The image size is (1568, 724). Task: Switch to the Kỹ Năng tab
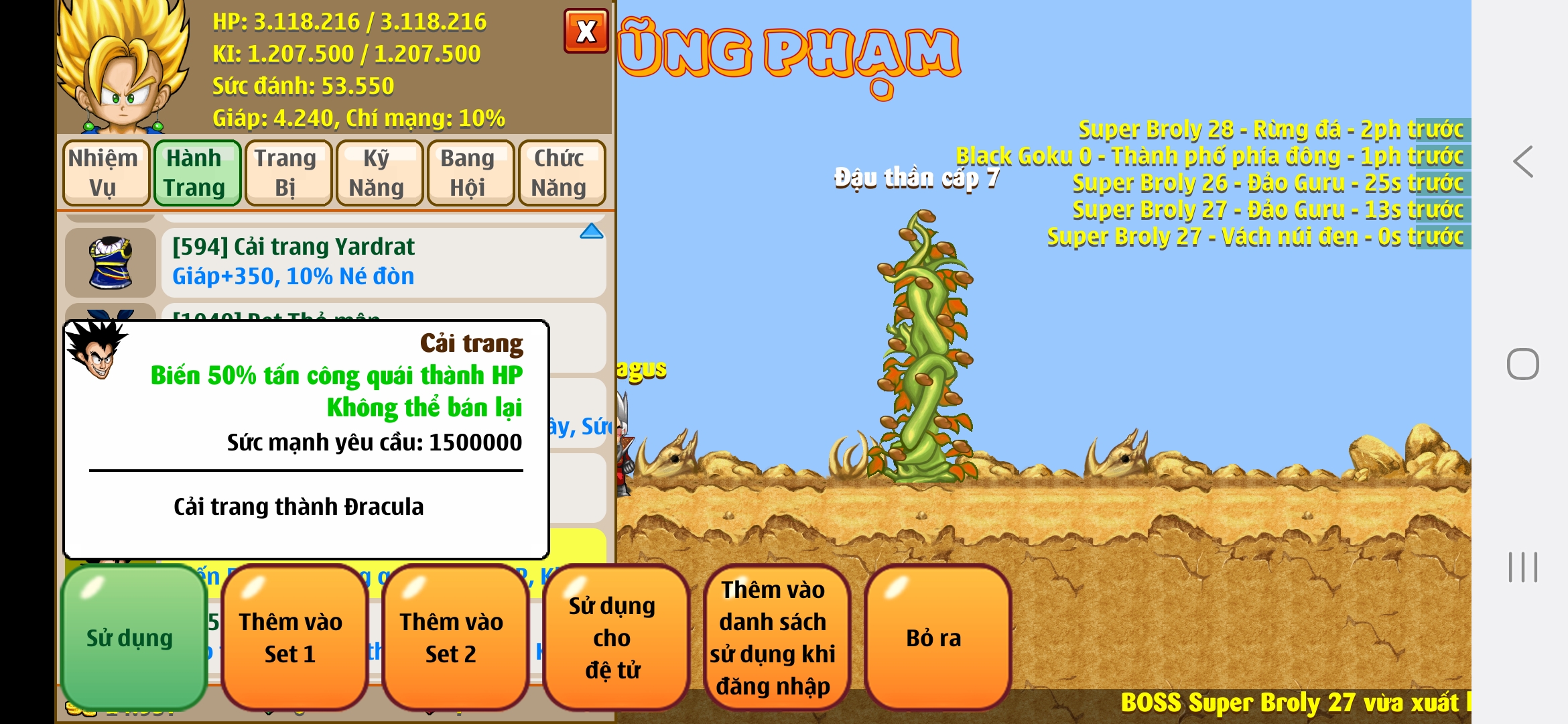(379, 172)
